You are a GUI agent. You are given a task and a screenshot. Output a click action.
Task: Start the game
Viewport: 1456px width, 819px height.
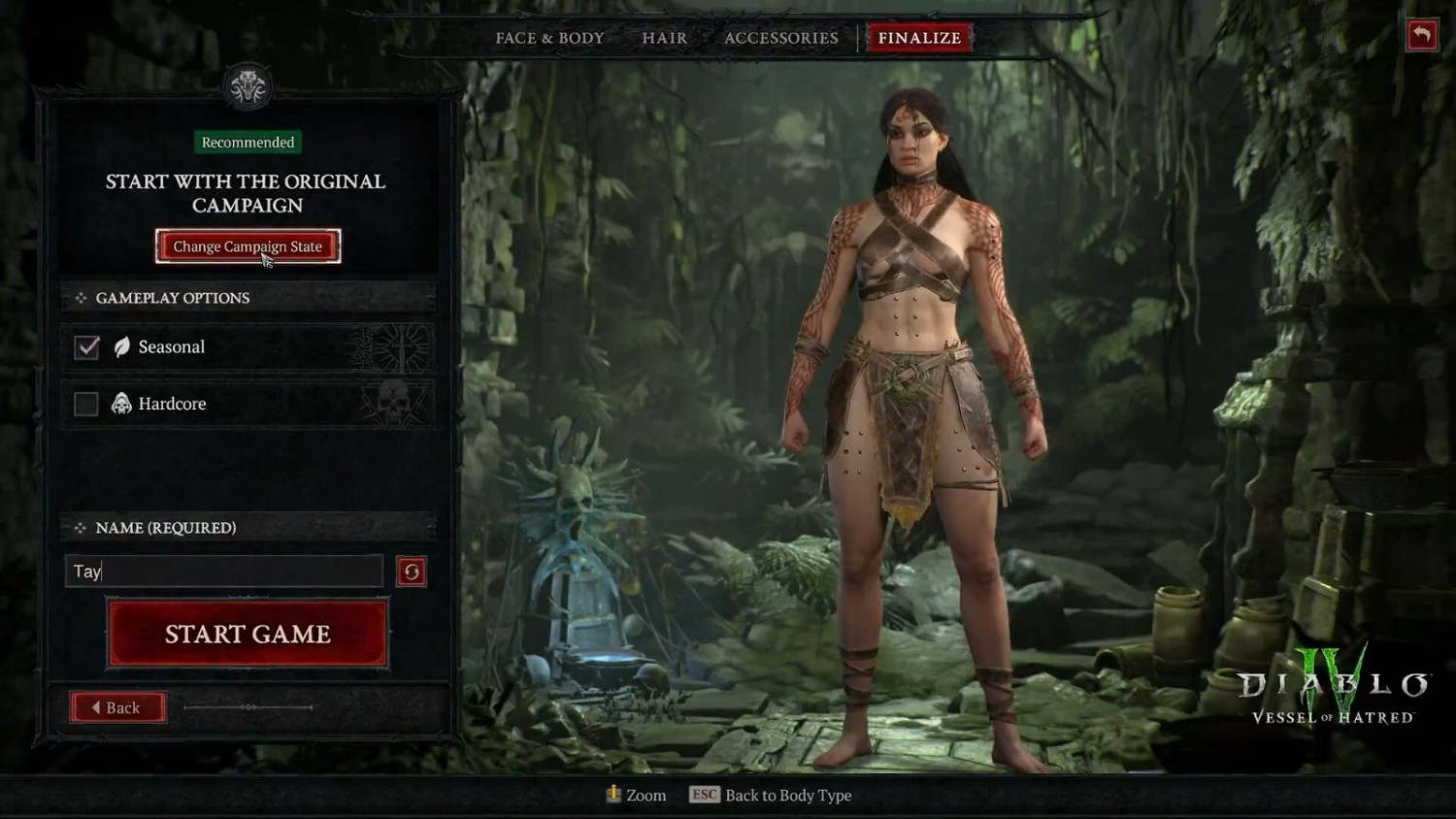[248, 634]
